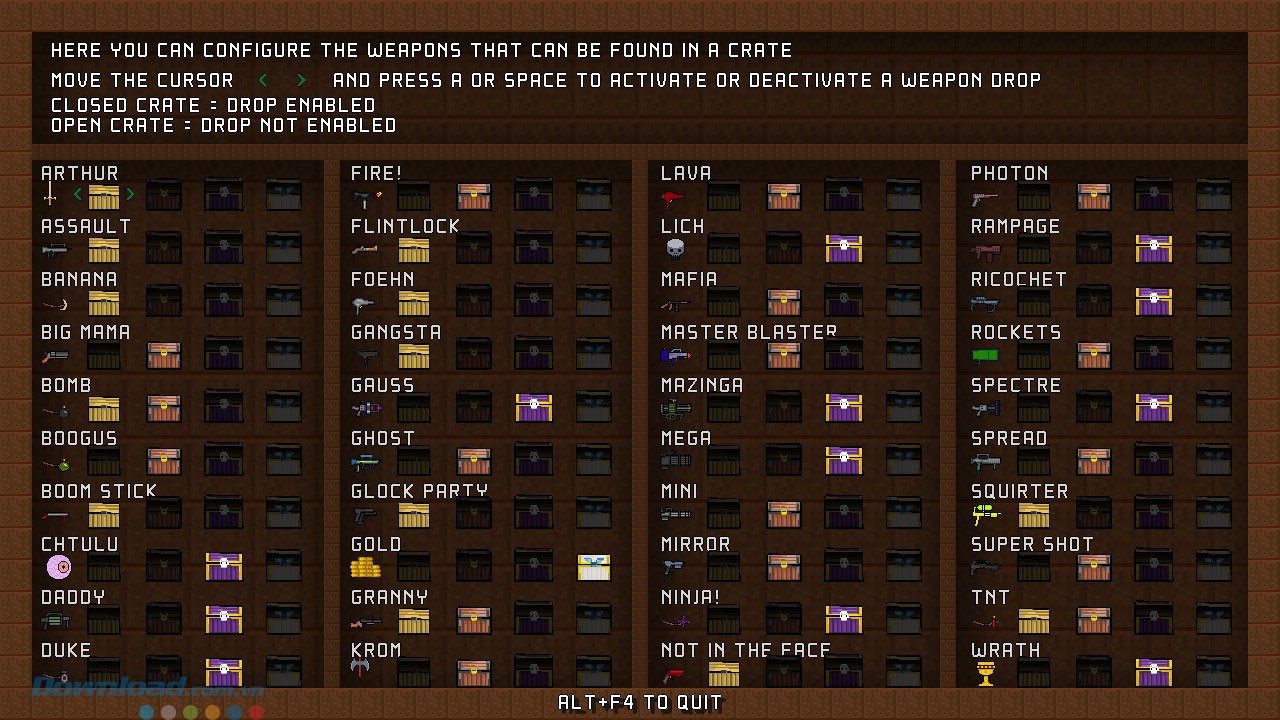Screen dimensions: 1280x720
Task: Select Mirror's red crate
Action: [x=784, y=566]
